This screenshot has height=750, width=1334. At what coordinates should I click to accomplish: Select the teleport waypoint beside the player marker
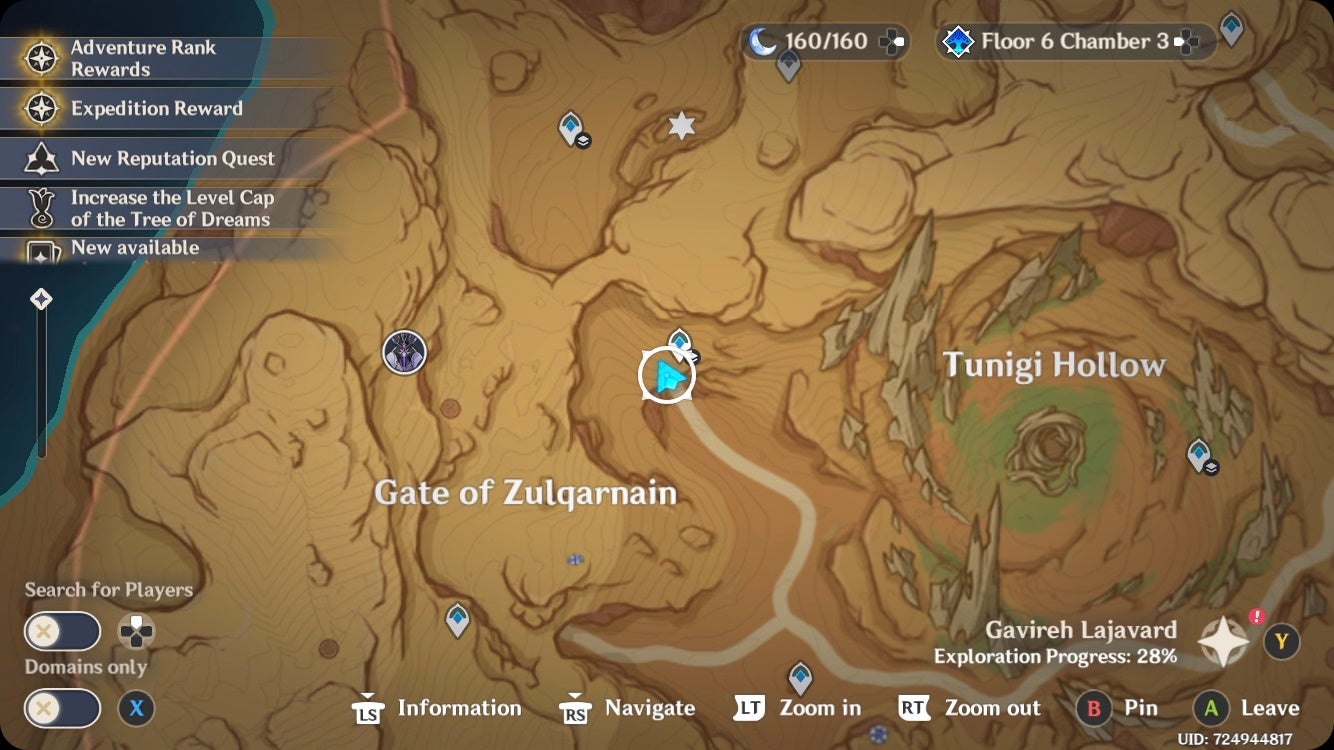point(679,340)
